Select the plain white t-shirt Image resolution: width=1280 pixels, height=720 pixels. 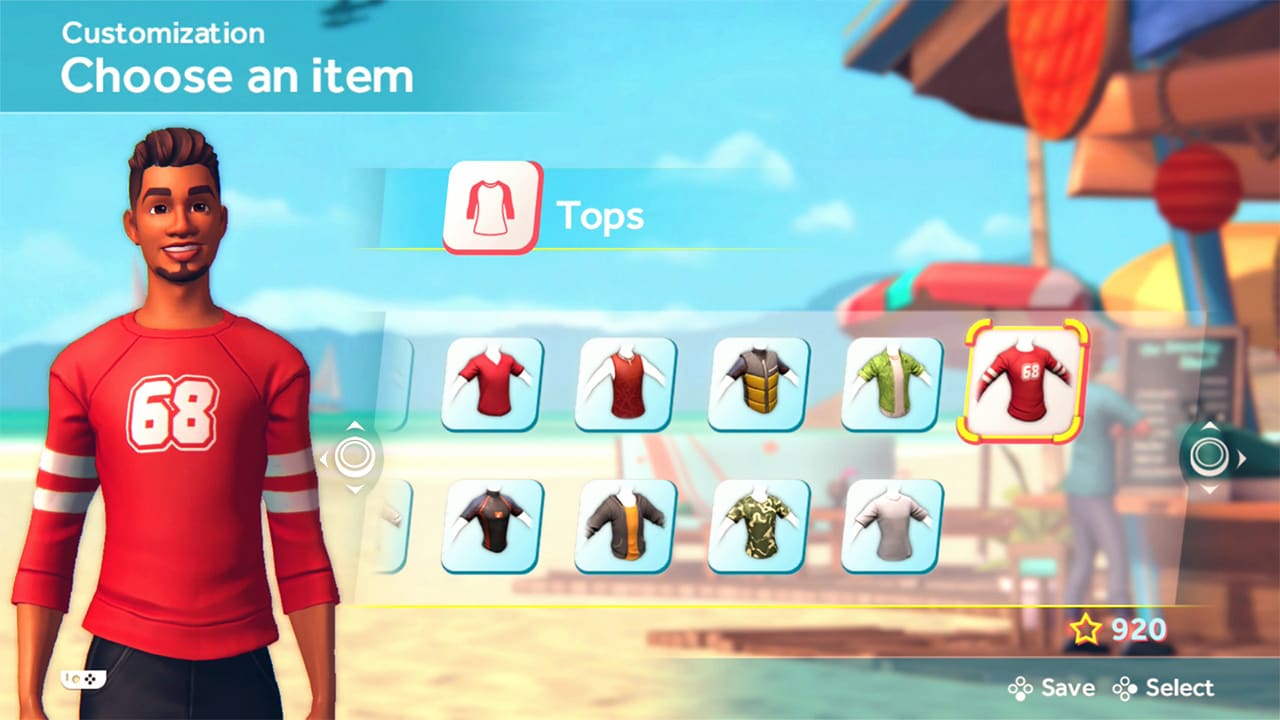(x=890, y=525)
